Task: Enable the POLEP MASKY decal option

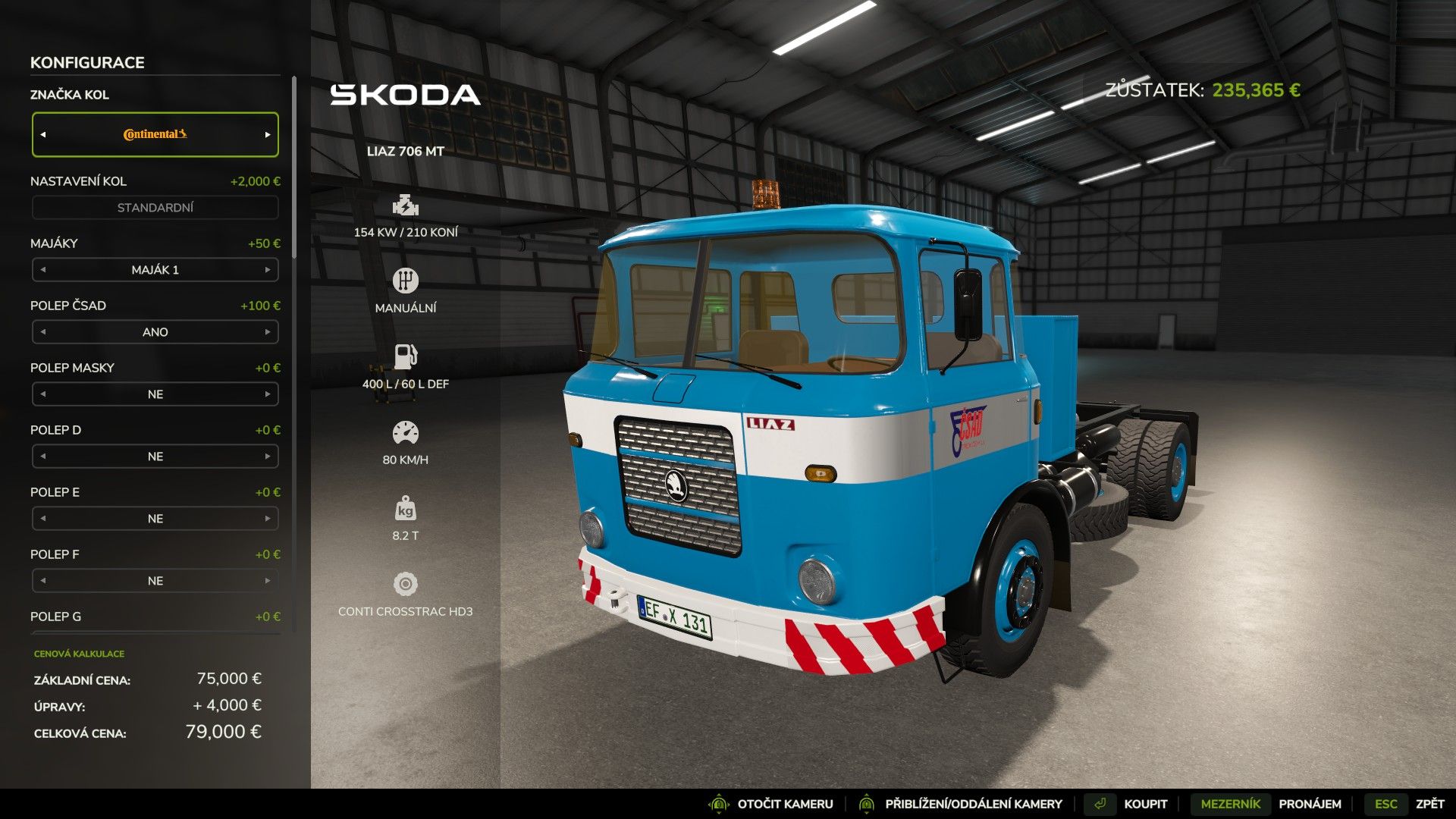Action: click(268, 394)
